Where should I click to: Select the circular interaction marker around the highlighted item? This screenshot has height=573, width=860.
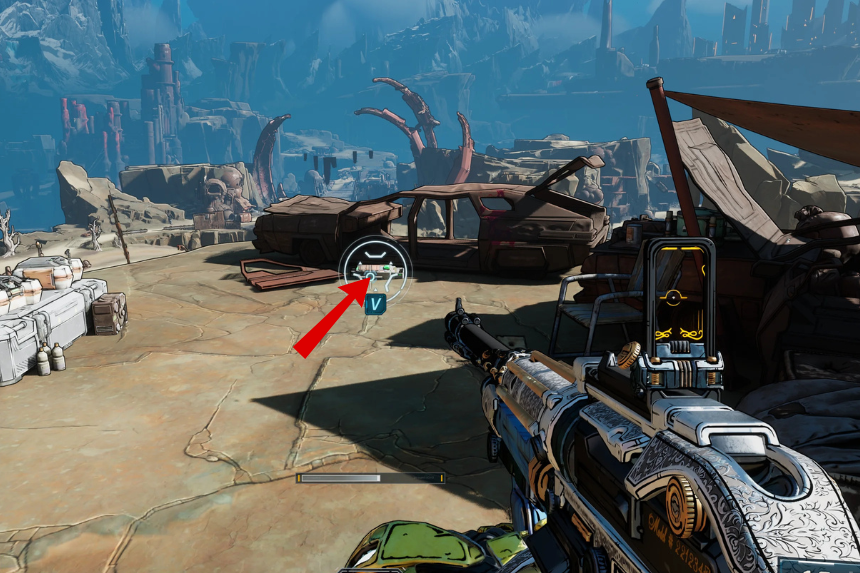(x=375, y=270)
